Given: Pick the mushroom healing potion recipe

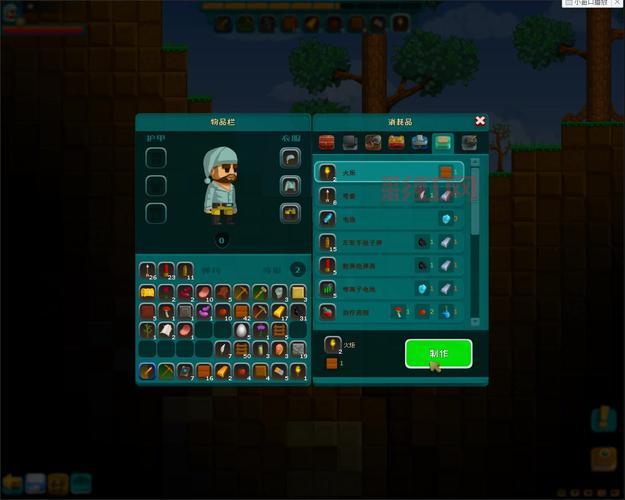Looking at the screenshot, I should coord(390,311).
